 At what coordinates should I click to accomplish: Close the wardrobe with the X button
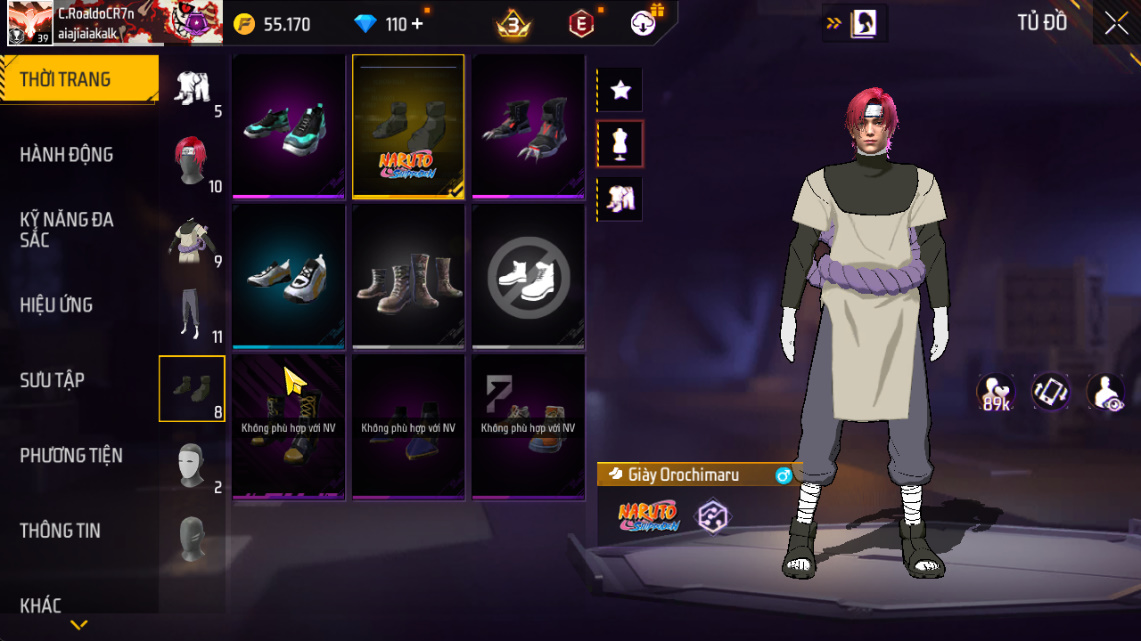(1115, 24)
